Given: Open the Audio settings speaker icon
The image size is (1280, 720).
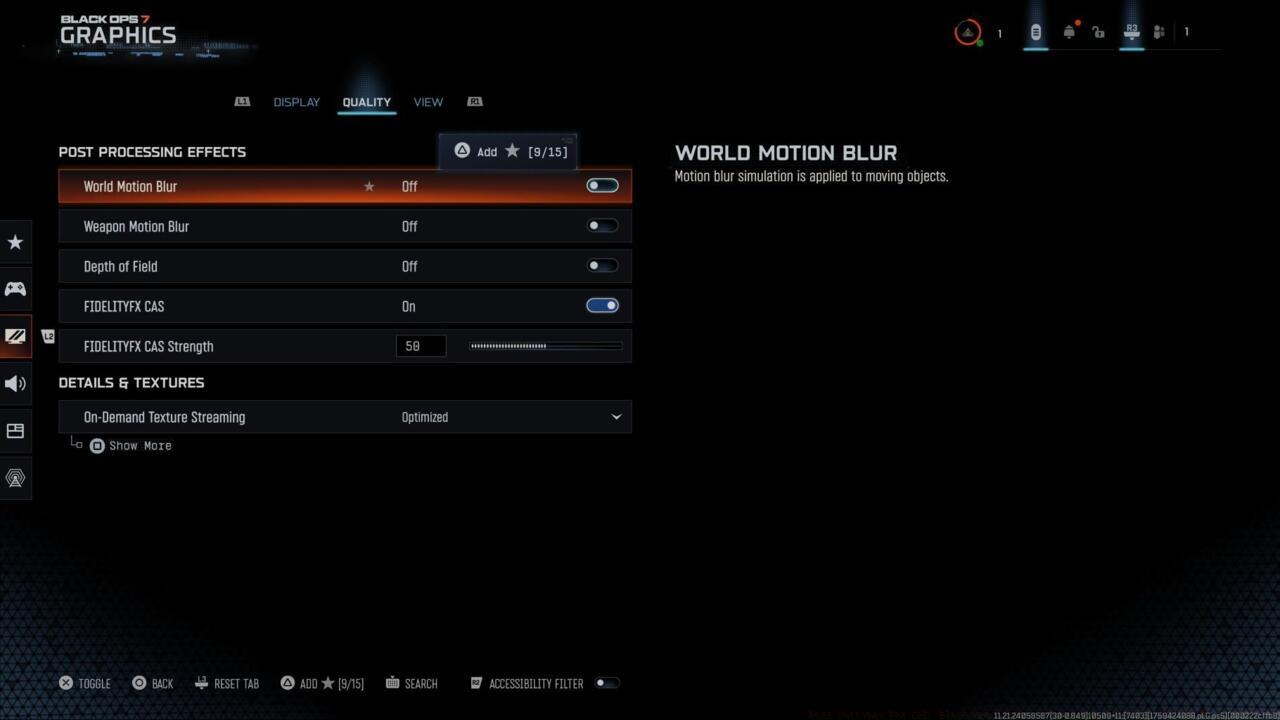Looking at the screenshot, I should (15, 383).
